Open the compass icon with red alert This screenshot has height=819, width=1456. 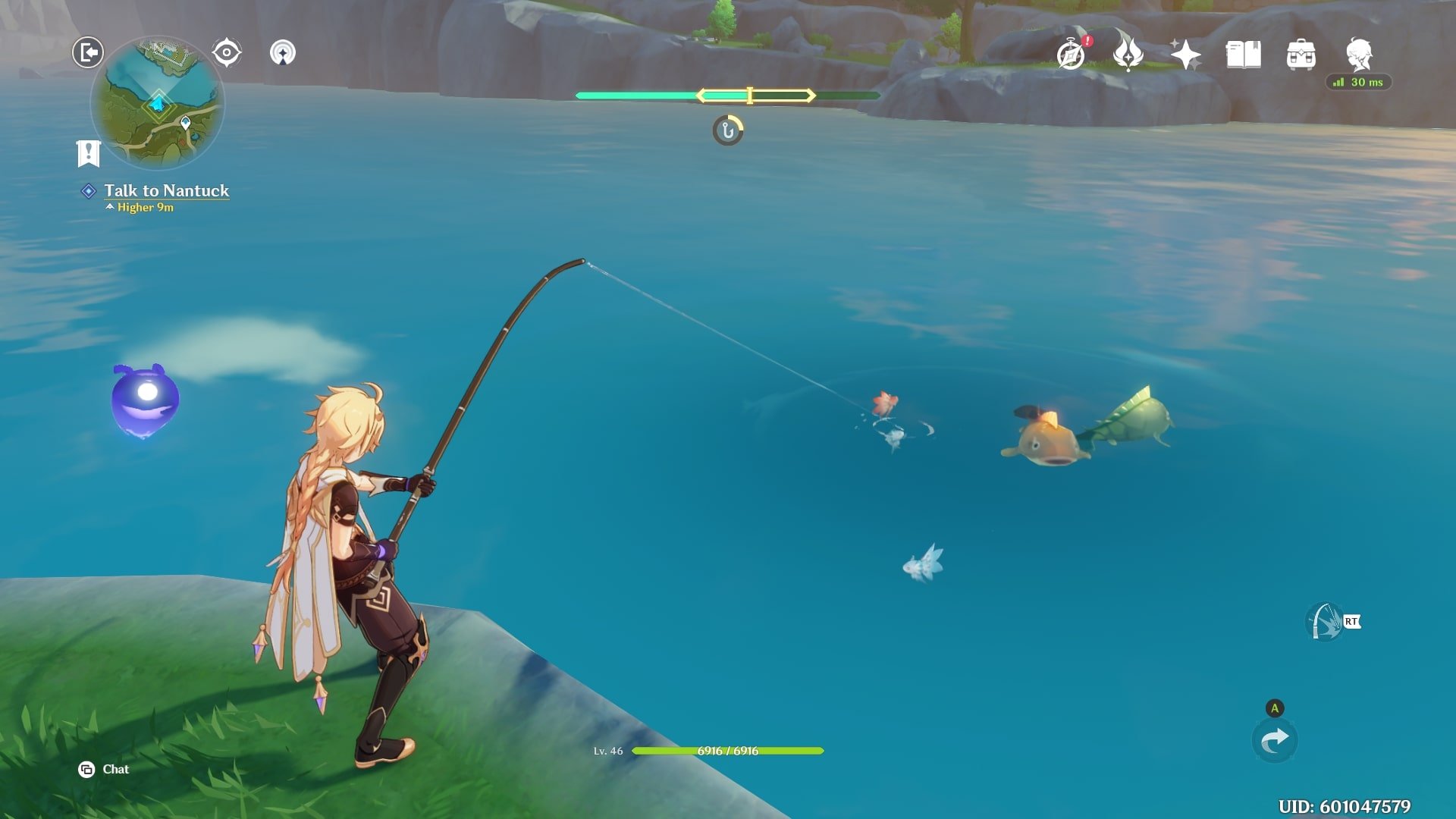1072,55
